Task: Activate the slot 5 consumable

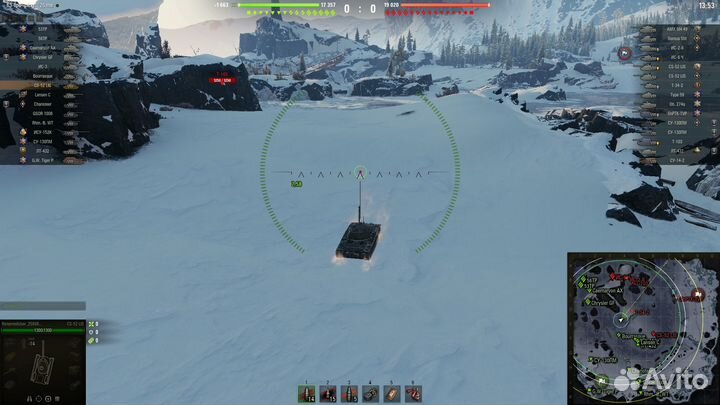Action: pyautogui.click(x=392, y=392)
